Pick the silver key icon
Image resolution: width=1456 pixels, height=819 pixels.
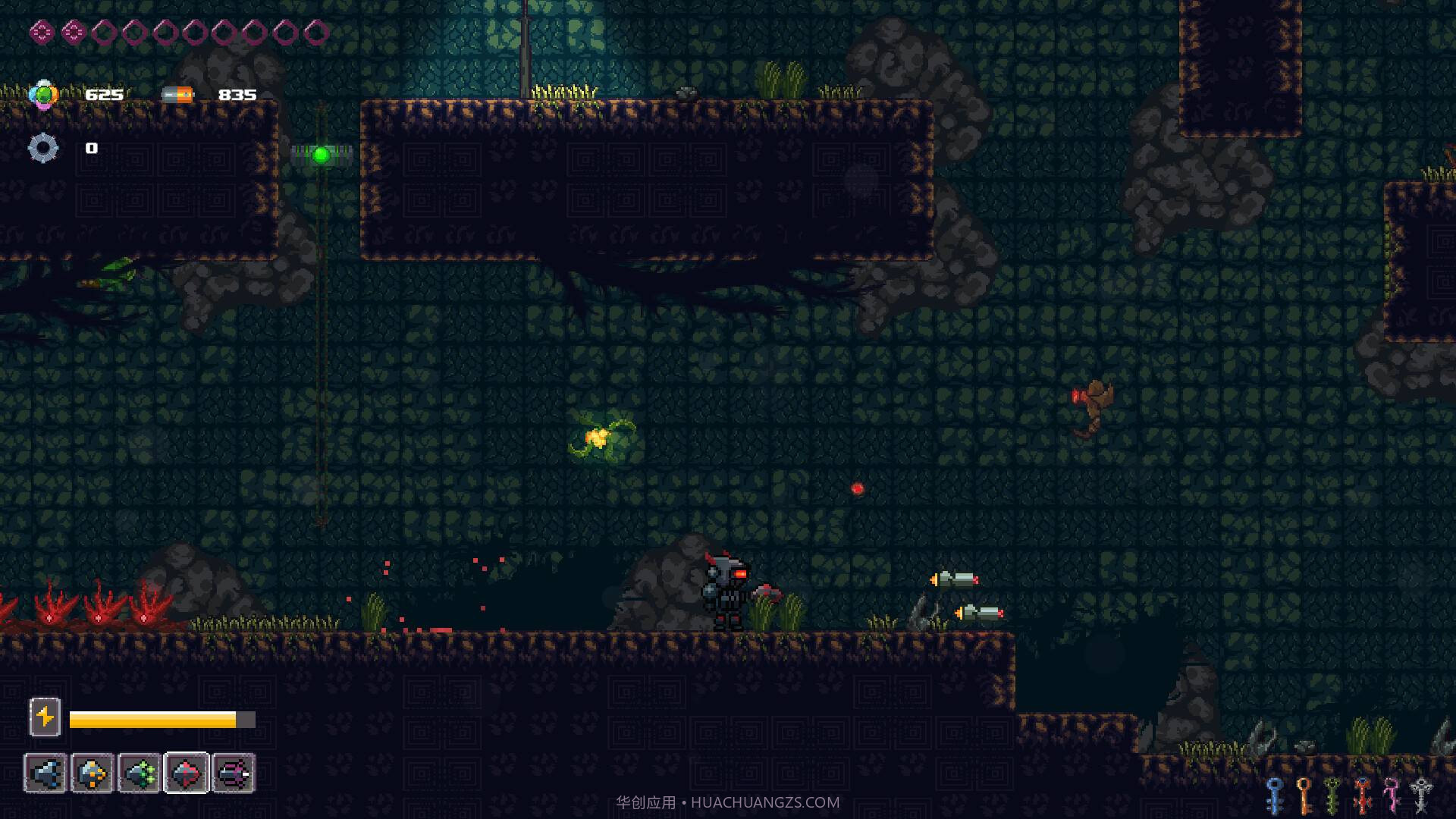coord(1421,795)
